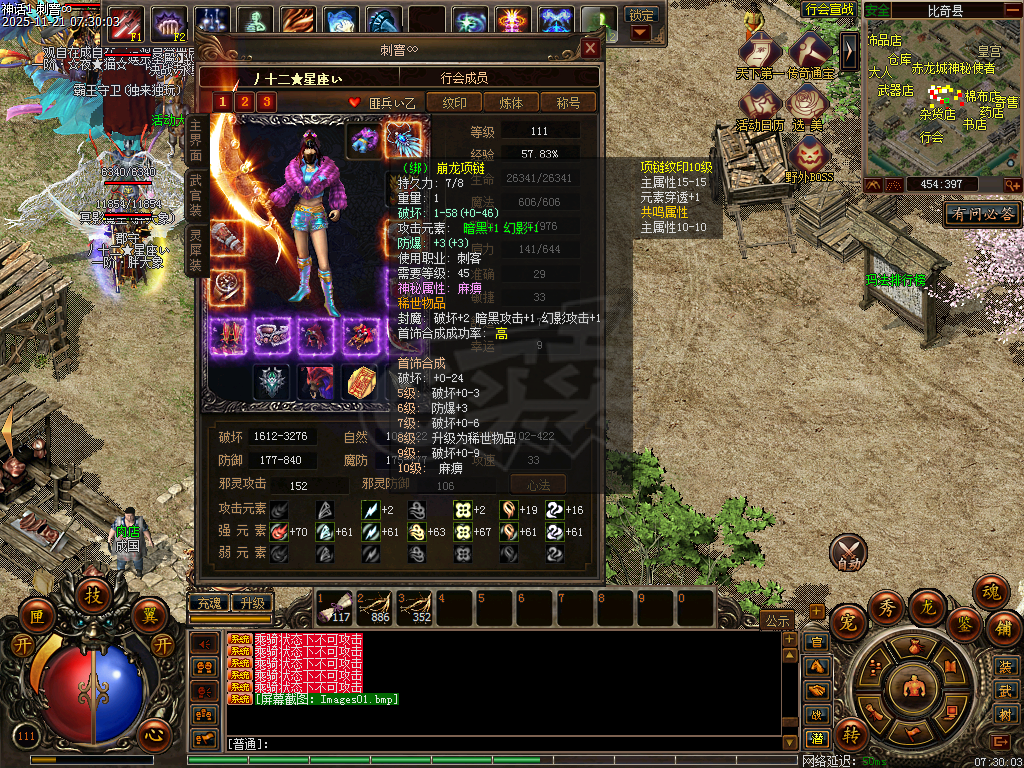Close the character equipment window

[591, 48]
